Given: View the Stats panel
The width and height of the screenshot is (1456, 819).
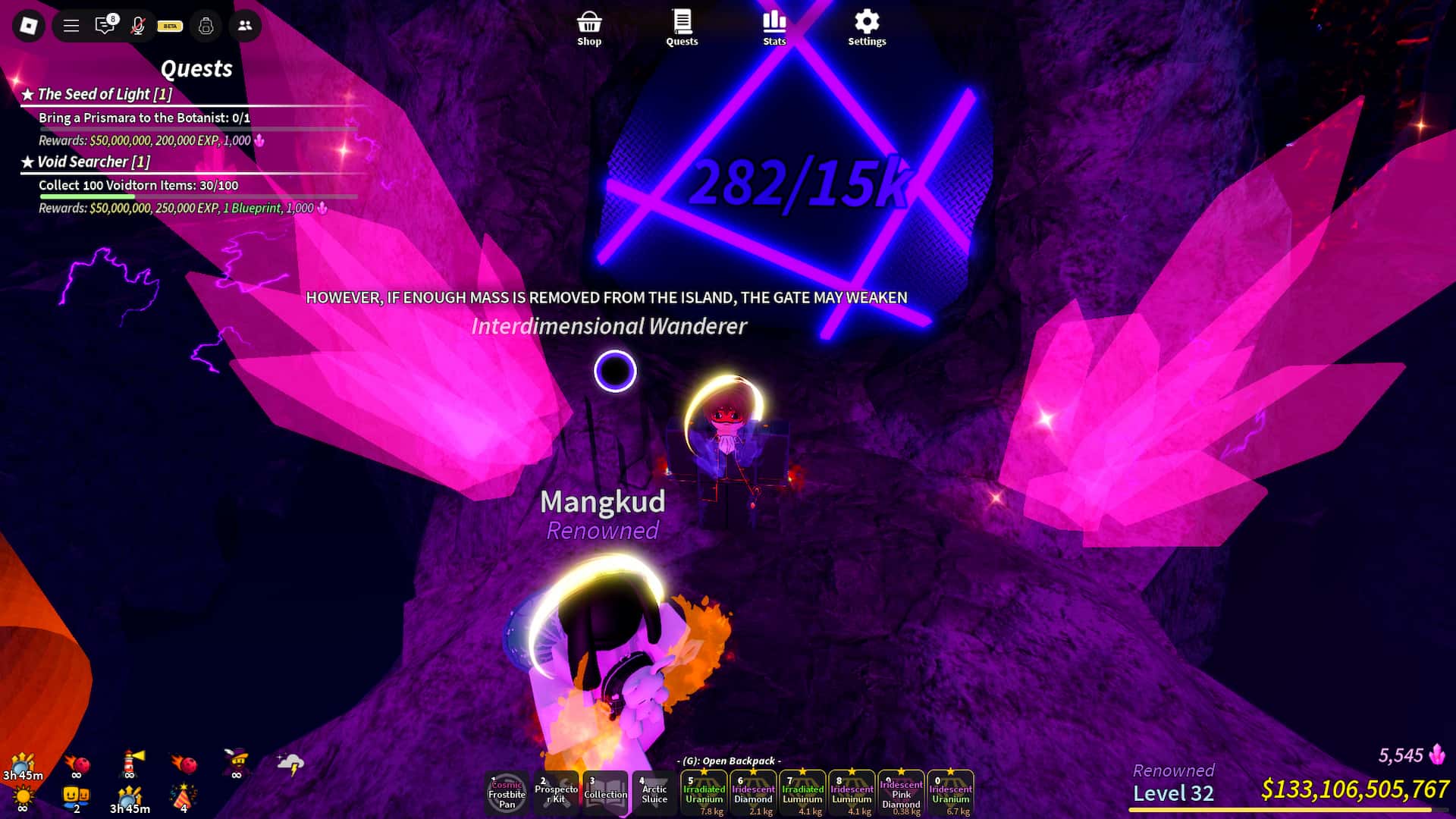Looking at the screenshot, I should pos(773,25).
